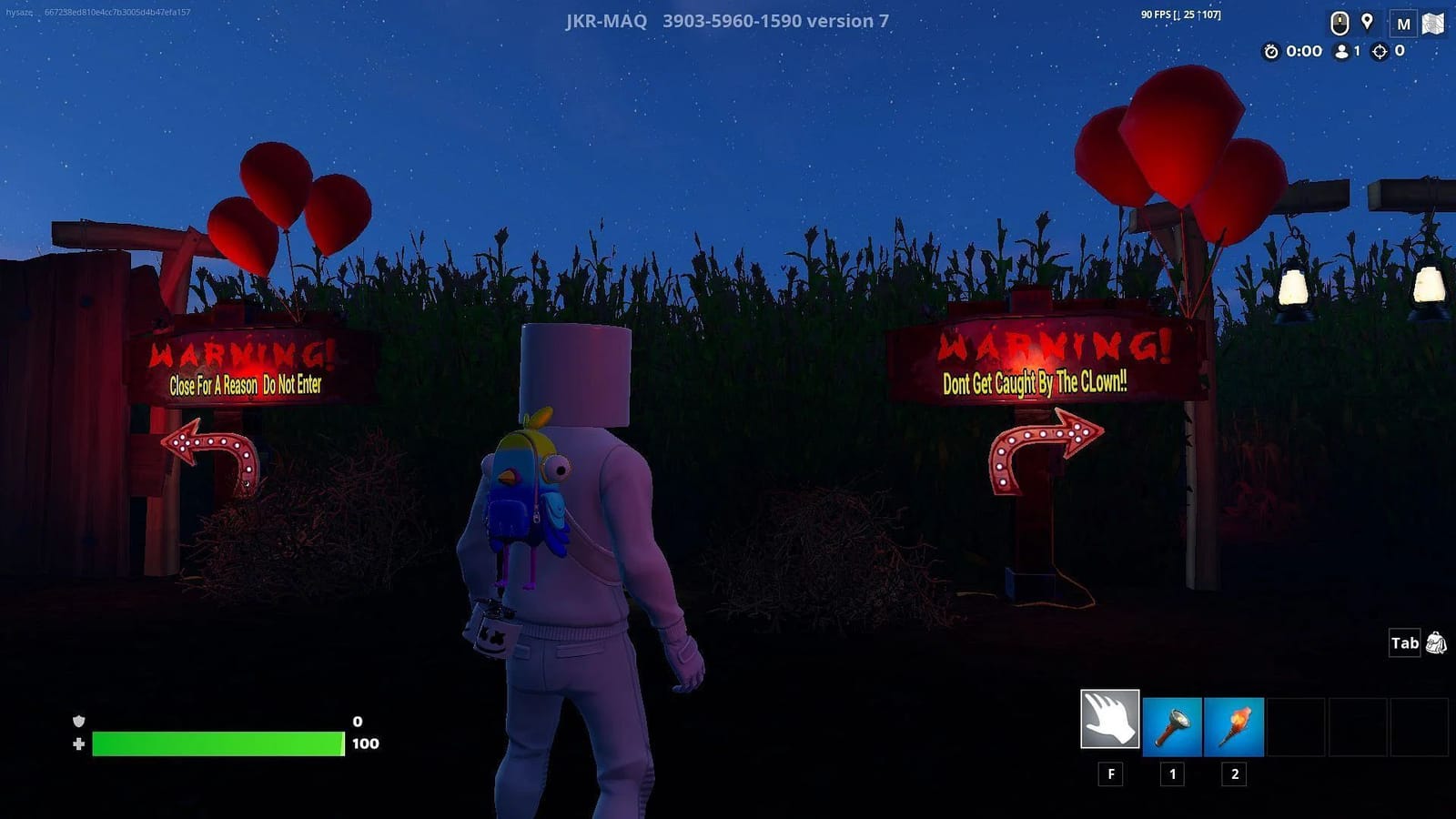The width and height of the screenshot is (1456, 819).
Task: Click the eliminations crosshair icon
Action: (1380, 52)
